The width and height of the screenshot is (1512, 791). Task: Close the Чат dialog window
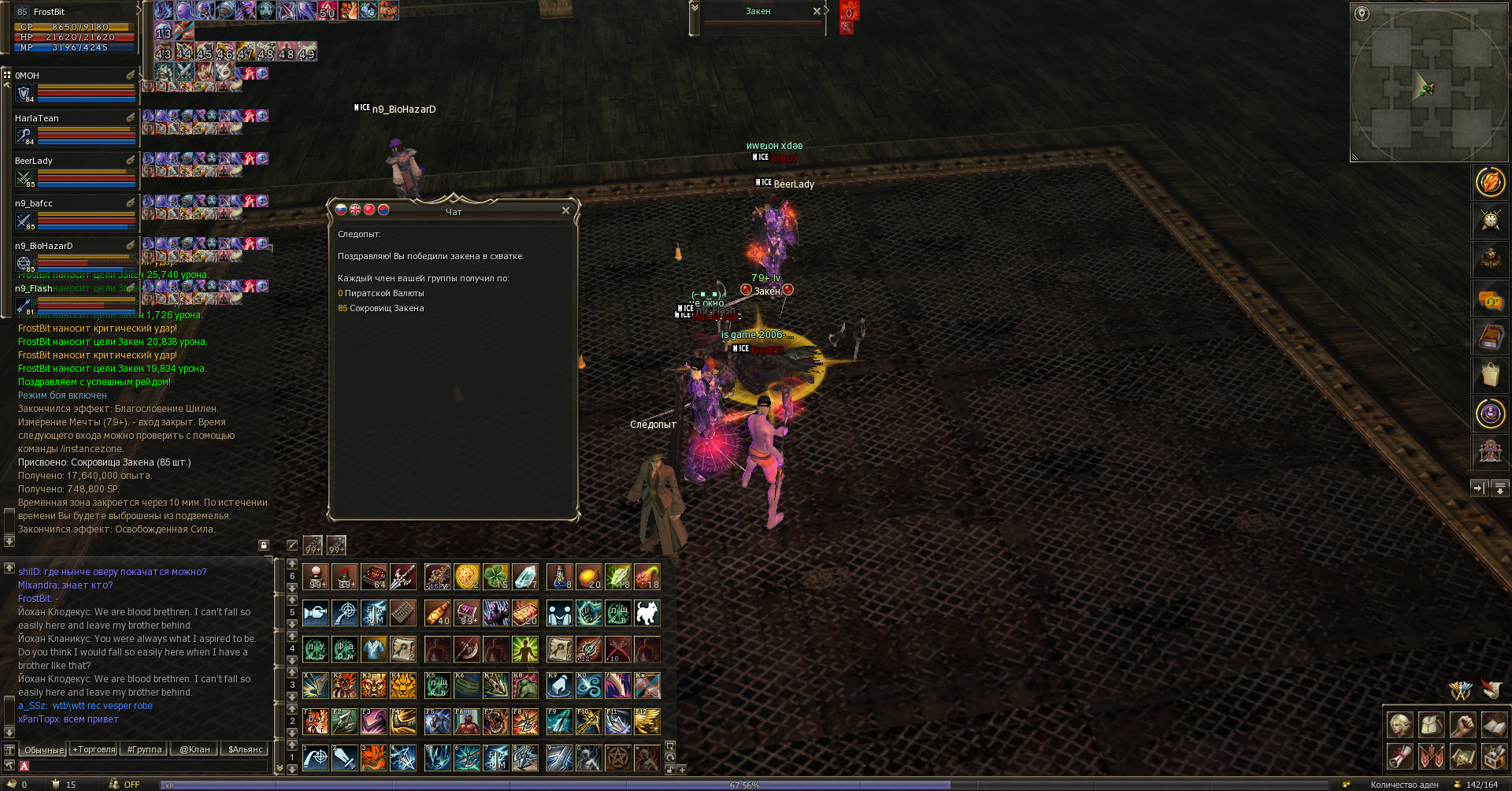(x=565, y=210)
